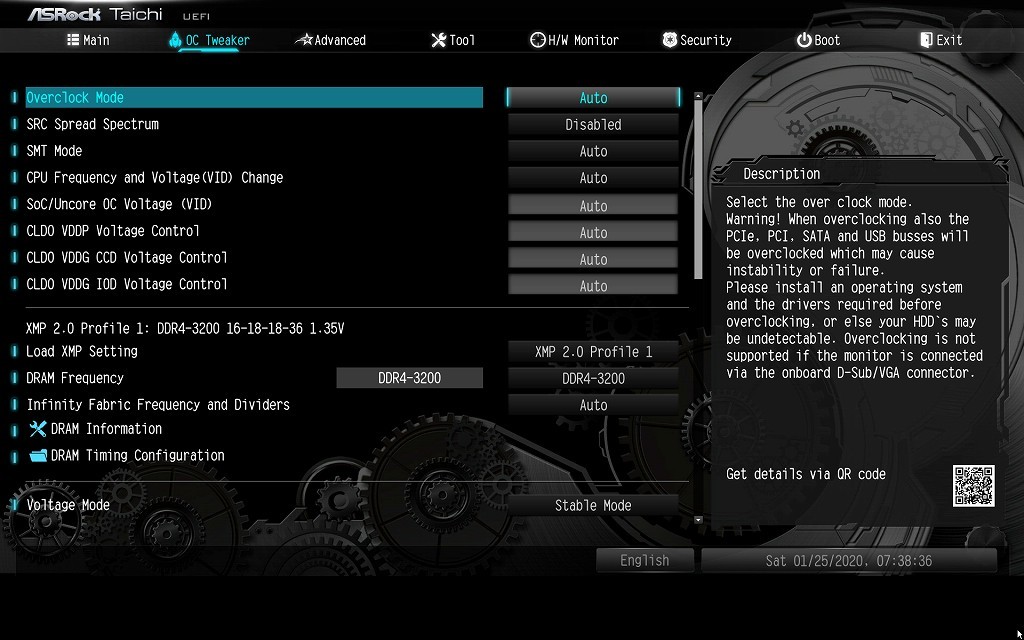The height and width of the screenshot is (640, 1024).
Task: Open the Advanced tab
Action: click(331, 40)
